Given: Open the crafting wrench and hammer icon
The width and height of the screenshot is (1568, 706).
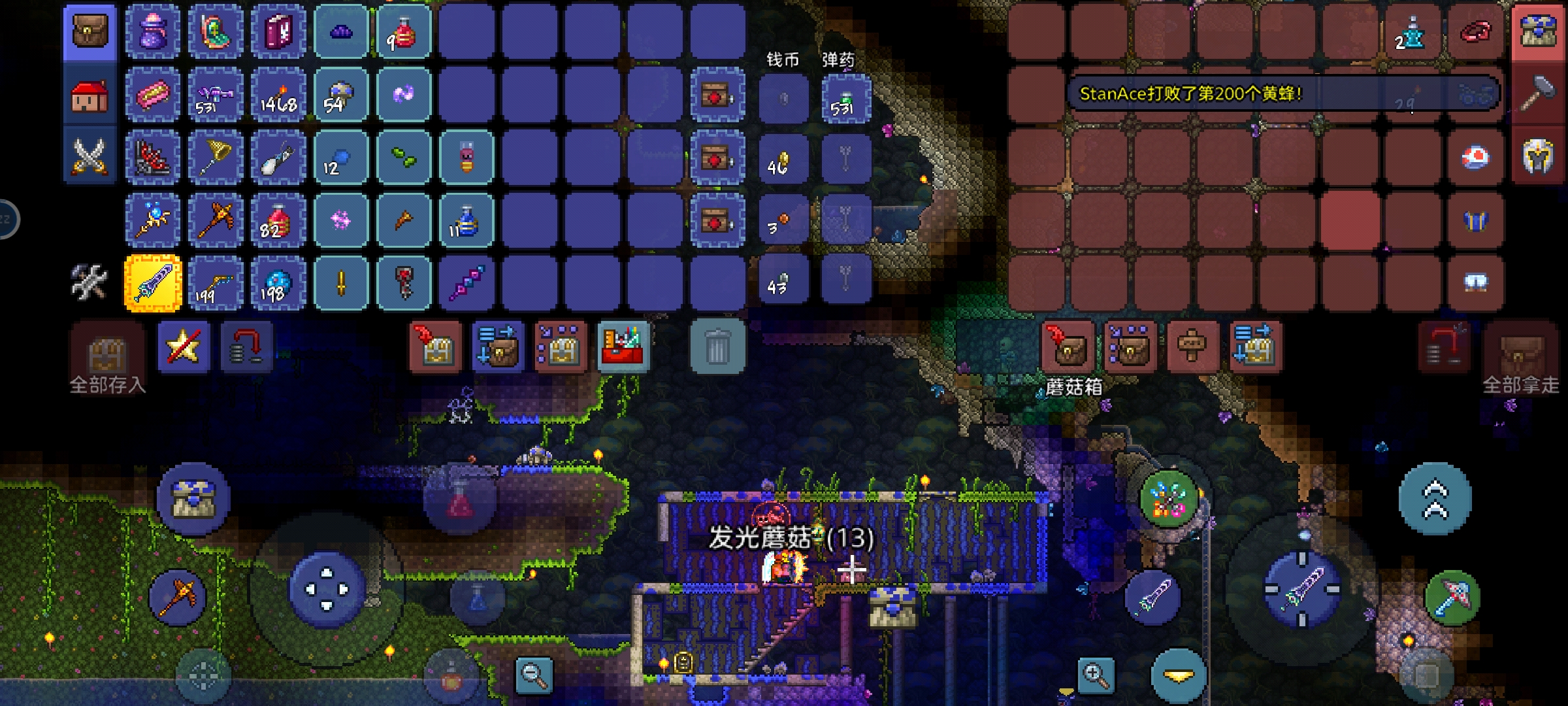Looking at the screenshot, I should pos(90,282).
